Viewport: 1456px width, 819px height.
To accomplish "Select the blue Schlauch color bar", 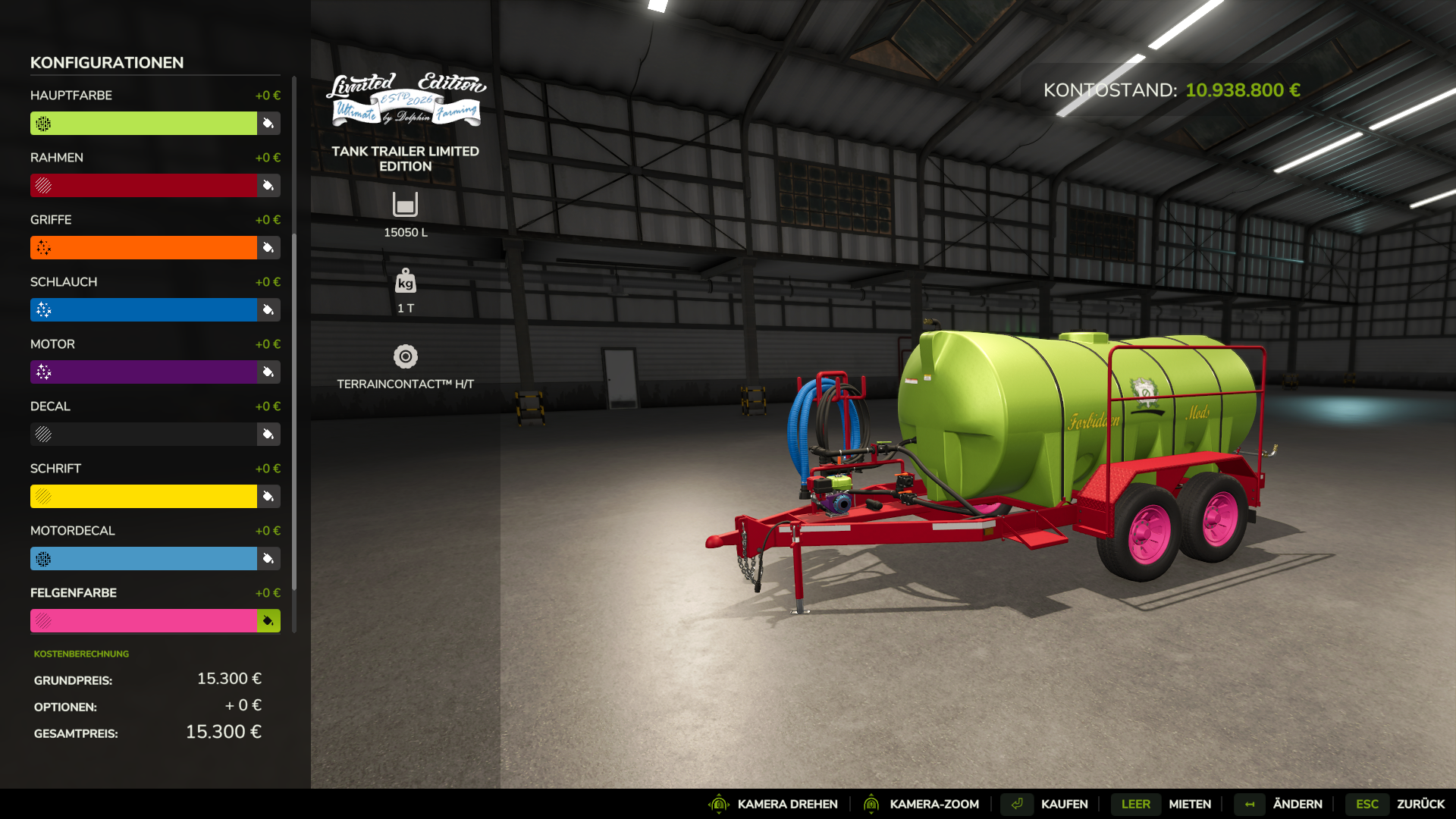I will pyautogui.click(x=144, y=310).
